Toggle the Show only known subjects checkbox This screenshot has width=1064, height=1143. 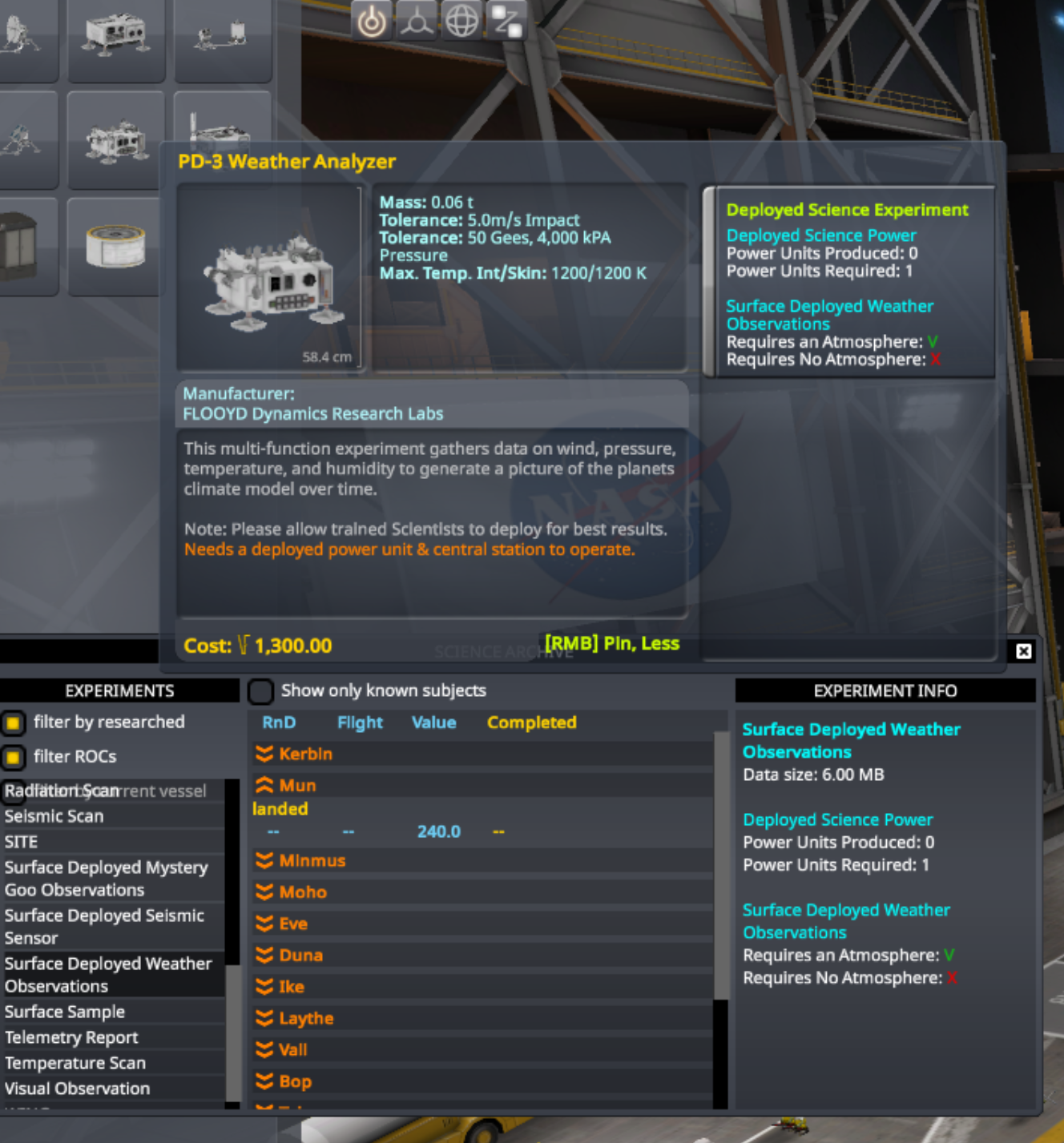pos(260,690)
